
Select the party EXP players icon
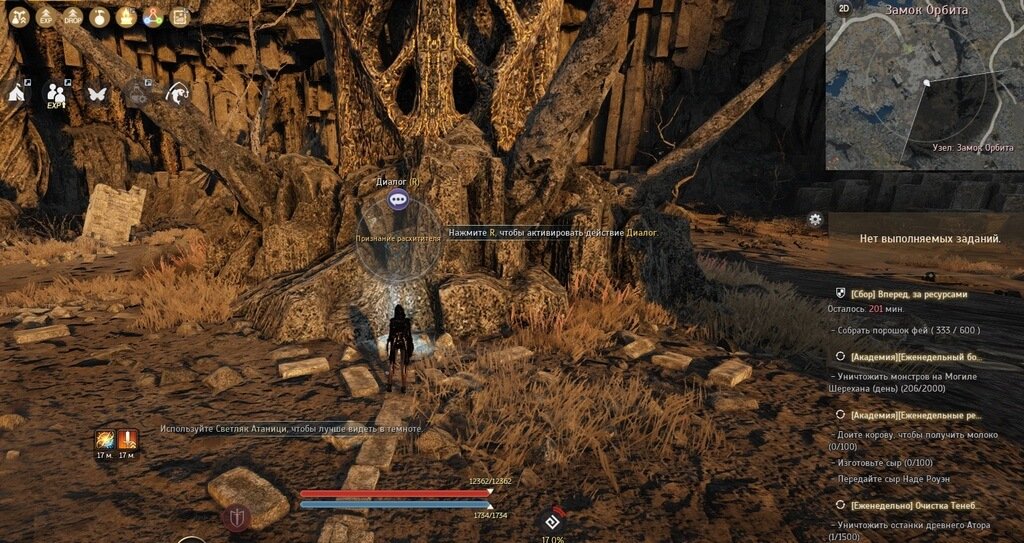coord(58,92)
